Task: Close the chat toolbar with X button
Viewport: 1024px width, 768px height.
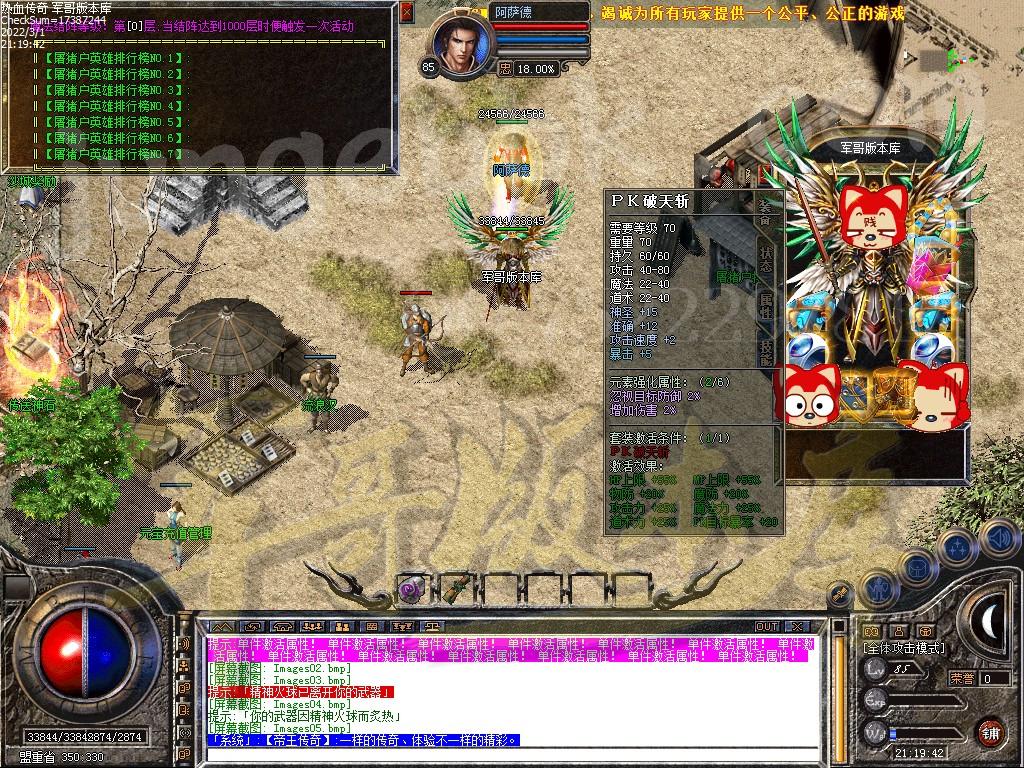Action: click(x=796, y=626)
